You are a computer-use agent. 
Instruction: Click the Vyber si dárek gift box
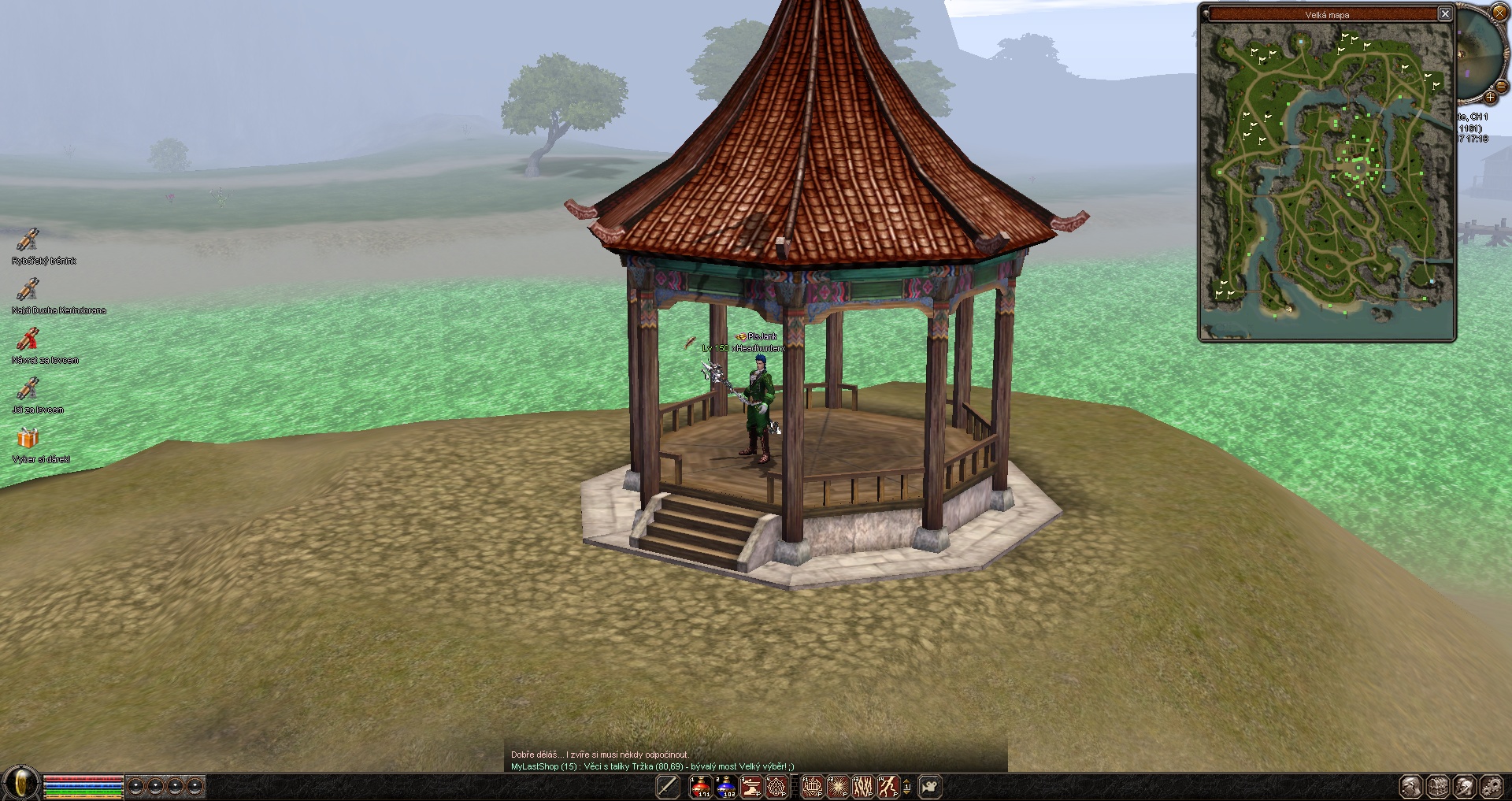pyautogui.click(x=28, y=438)
